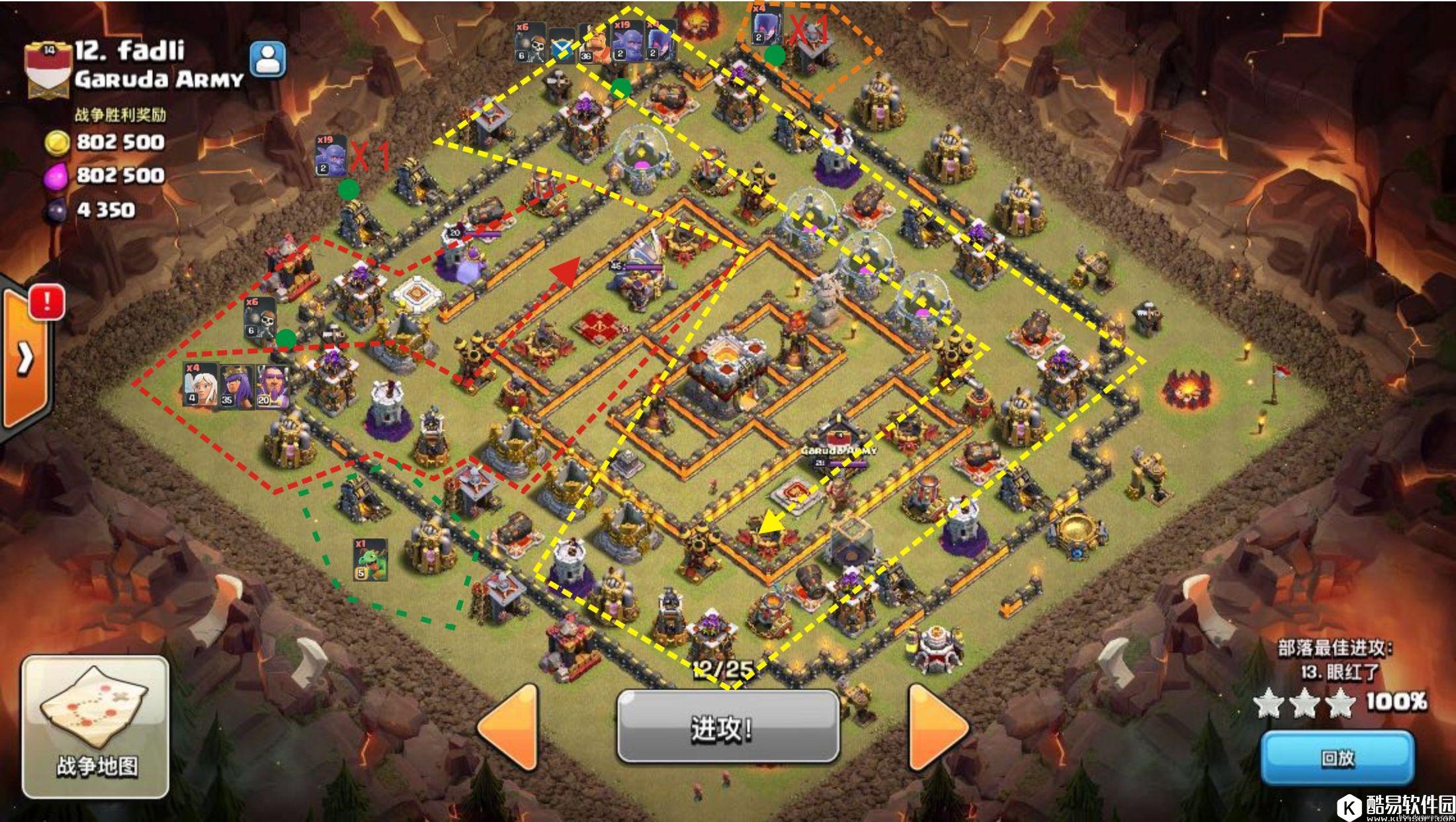The image size is (1456, 822).
Task: View fadli's player profile icon
Action: pyautogui.click(x=268, y=60)
